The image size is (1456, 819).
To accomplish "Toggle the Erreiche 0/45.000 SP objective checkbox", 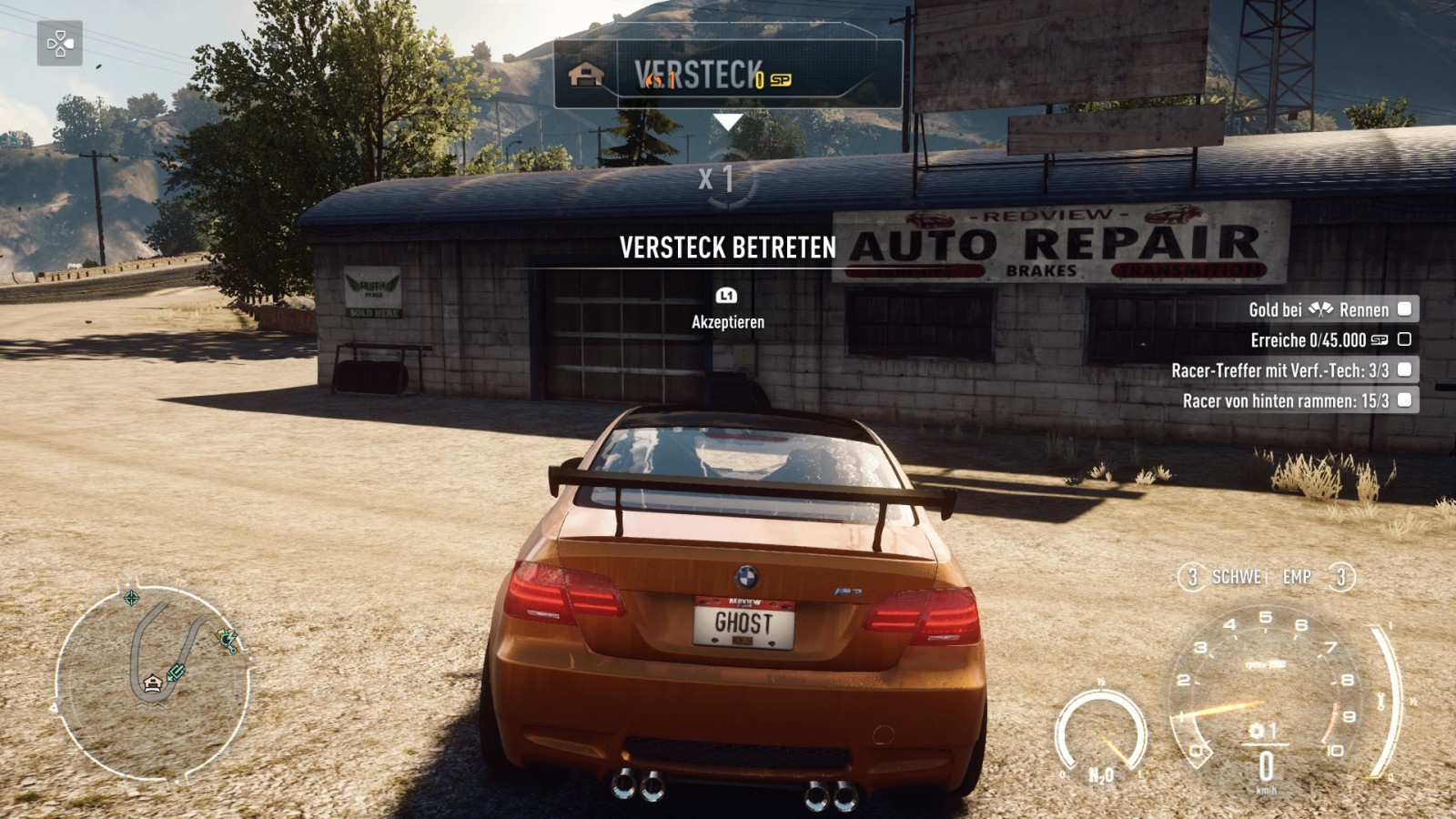I will pos(1404,339).
